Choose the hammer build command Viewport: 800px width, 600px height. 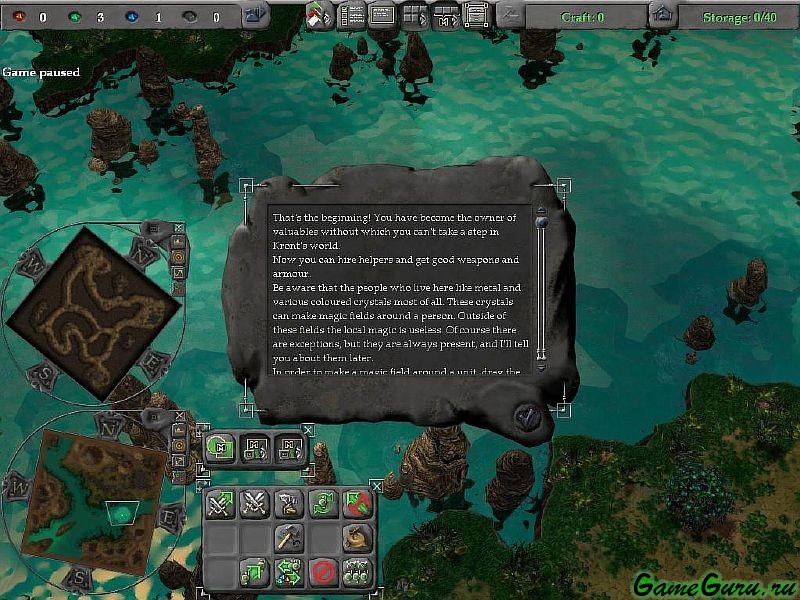[x=288, y=539]
